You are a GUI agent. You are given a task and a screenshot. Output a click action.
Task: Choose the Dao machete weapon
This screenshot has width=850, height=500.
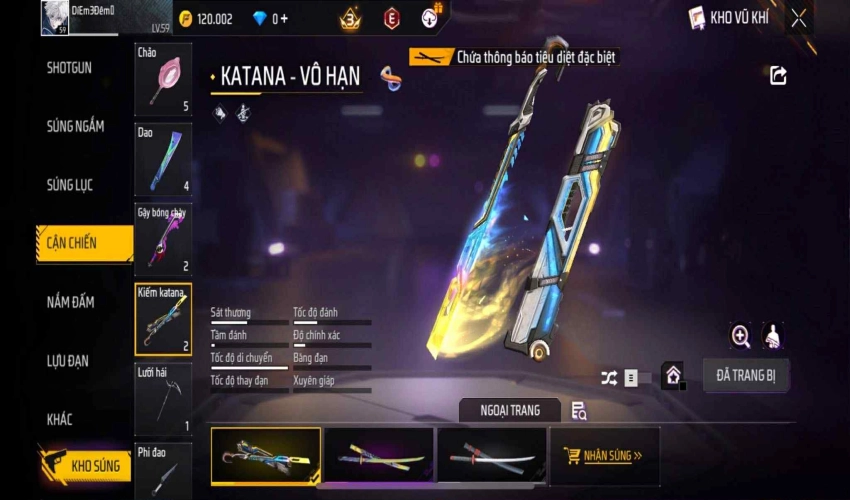163,158
